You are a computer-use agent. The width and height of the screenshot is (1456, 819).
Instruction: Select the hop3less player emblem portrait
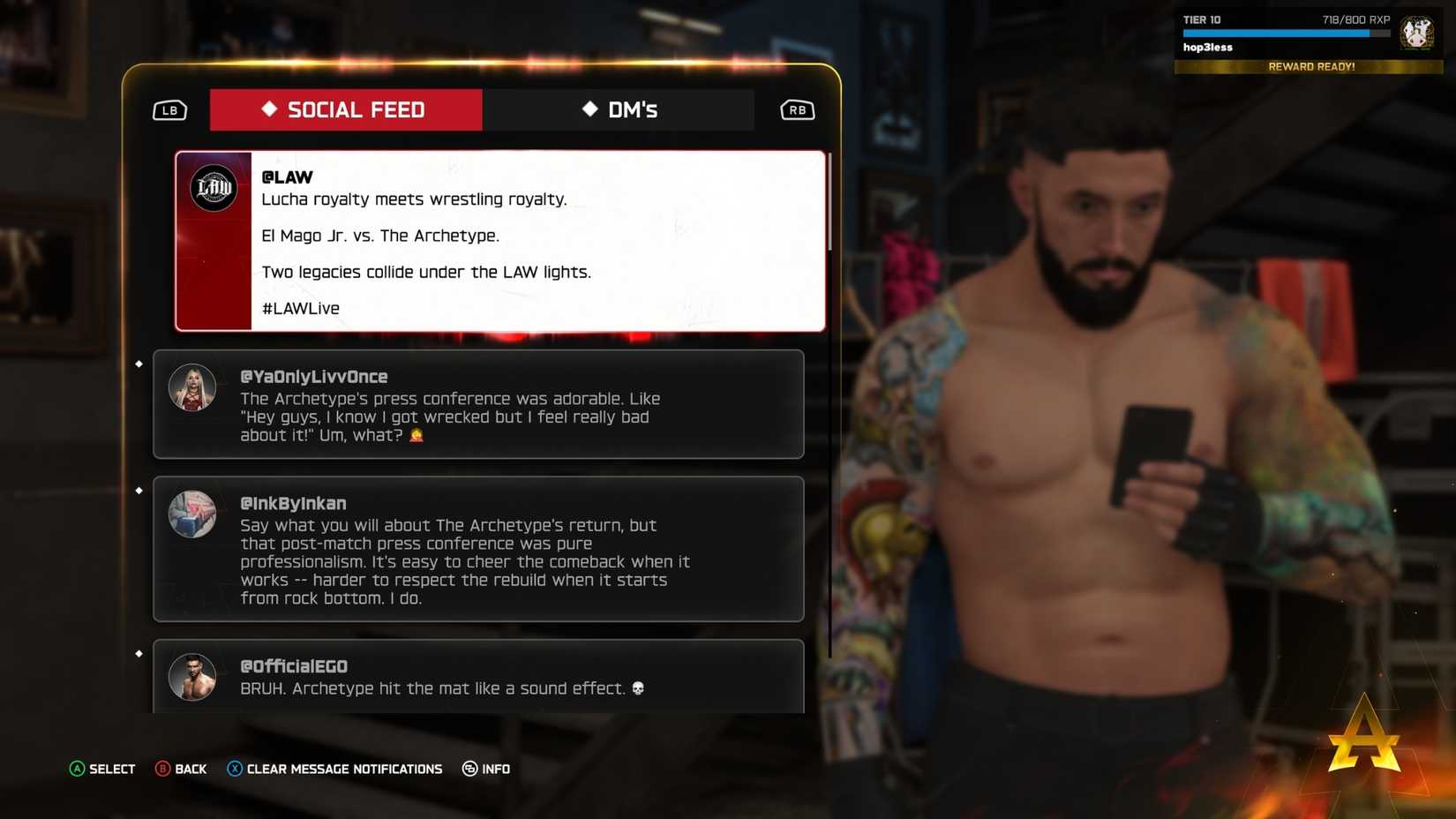pos(1416,33)
